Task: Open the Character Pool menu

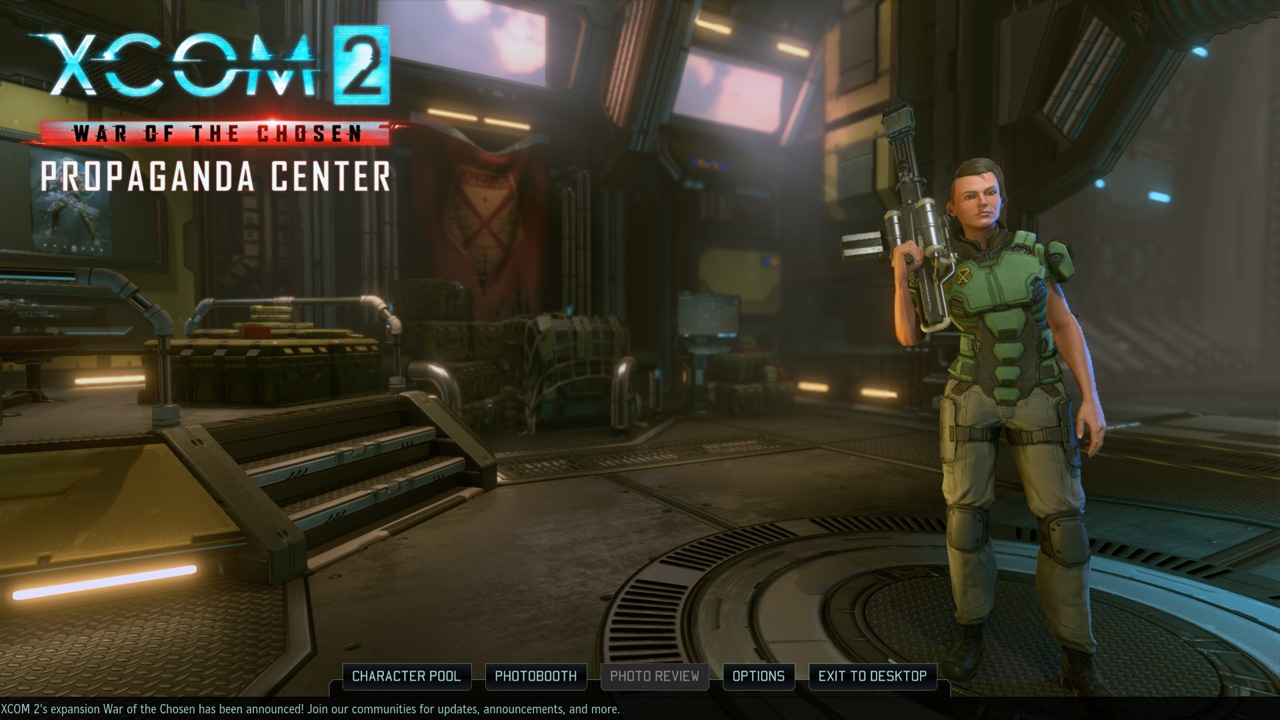Action: tap(406, 676)
